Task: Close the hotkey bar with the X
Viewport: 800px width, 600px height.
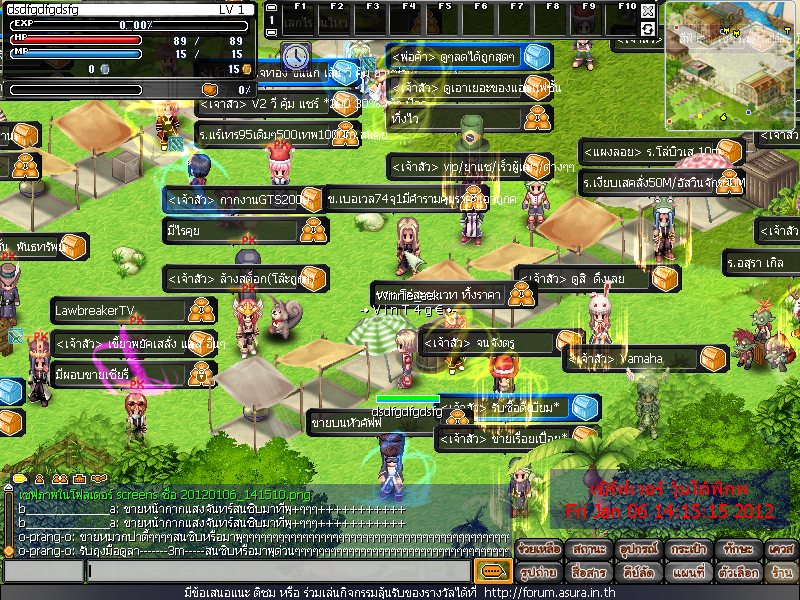Action: (x=648, y=11)
